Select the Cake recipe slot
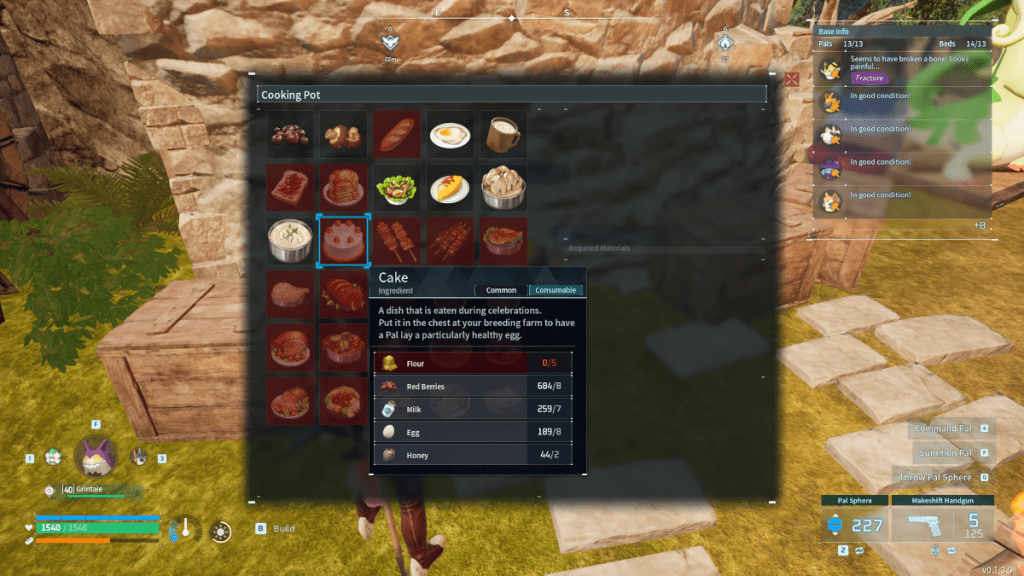The width and height of the screenshot is (1024, 576). 343,241
